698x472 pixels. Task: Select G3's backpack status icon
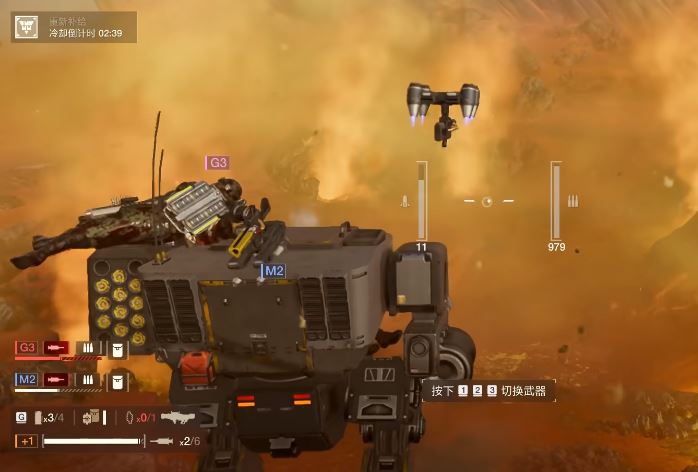[x=118, y=348]
